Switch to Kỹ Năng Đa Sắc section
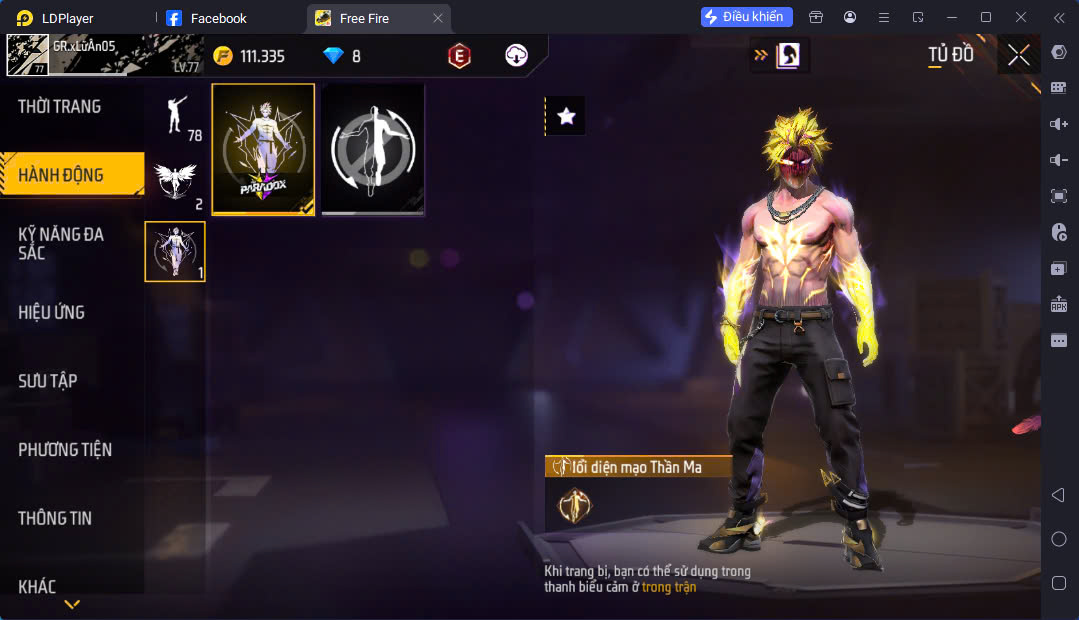This screenshot has height=620, width=1079. click(x=62, y=243)
